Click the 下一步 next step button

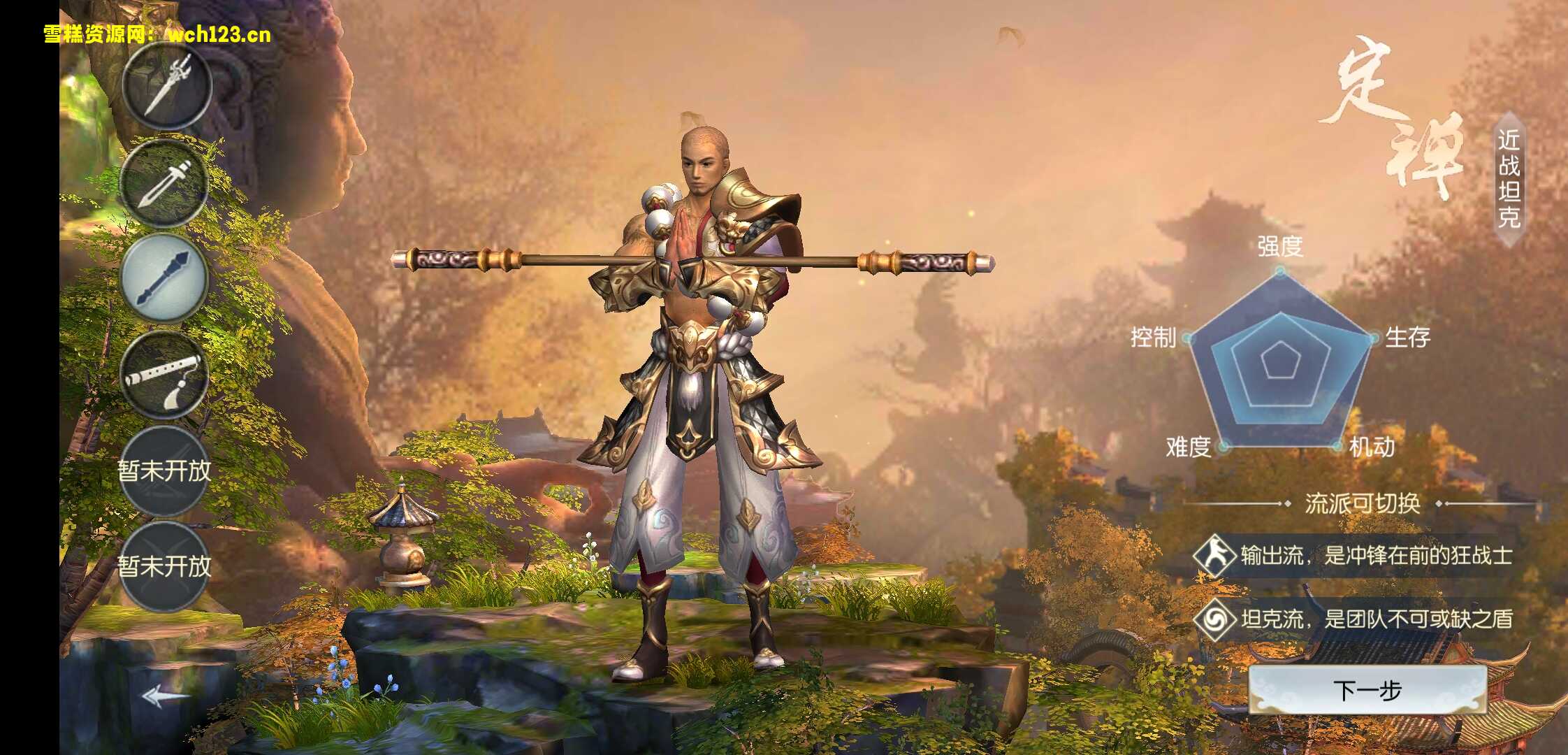coord(1367,691)
